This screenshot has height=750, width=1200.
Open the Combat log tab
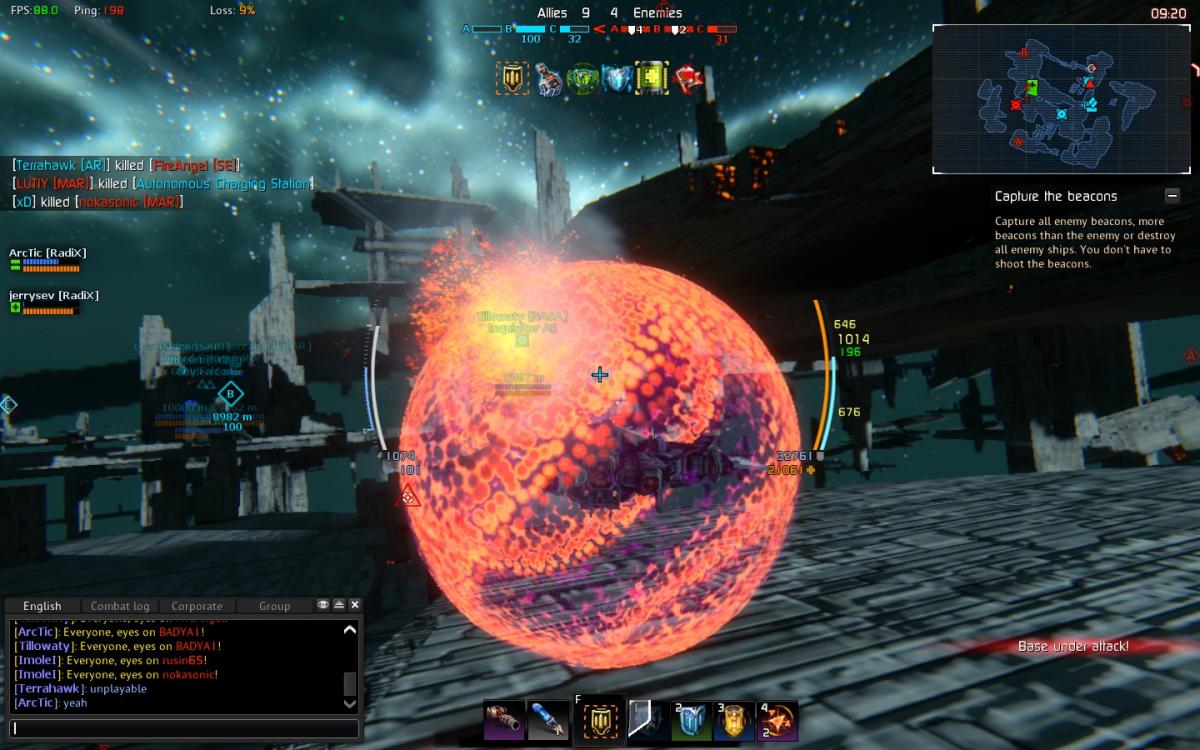(120, 606)
